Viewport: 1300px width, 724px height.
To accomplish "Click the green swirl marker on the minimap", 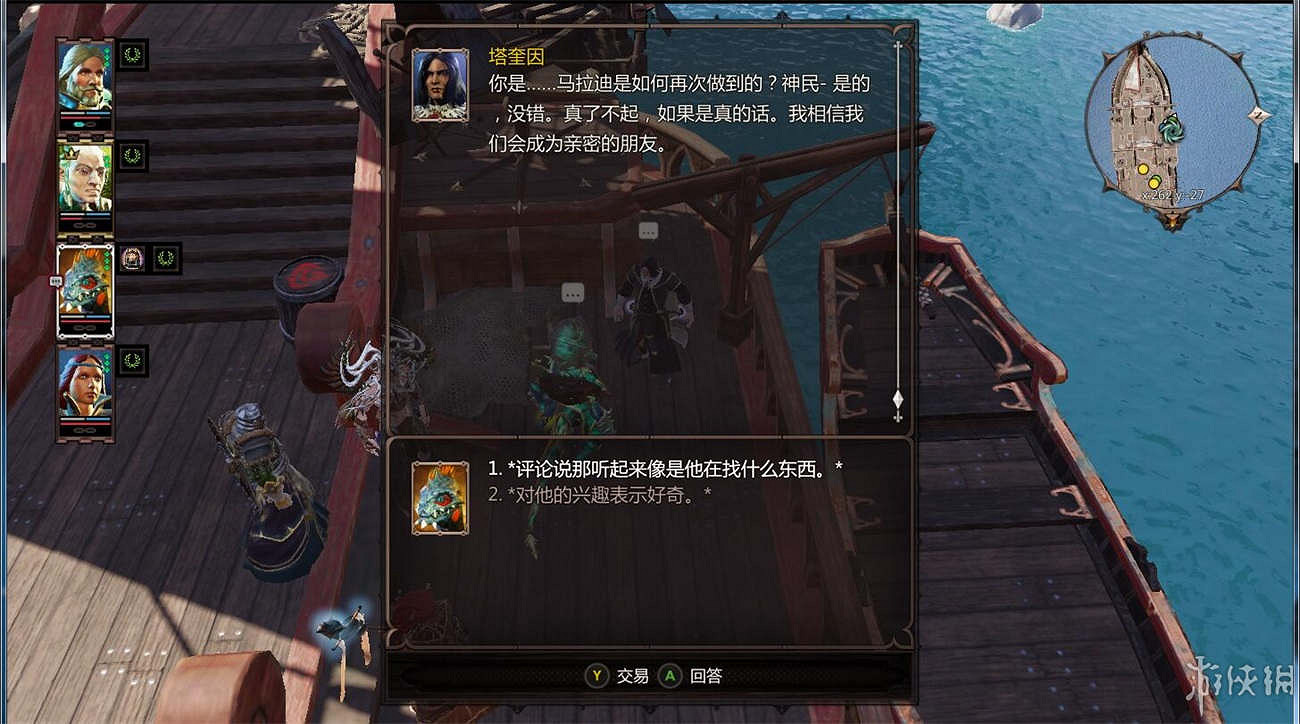I will [1171, 130].
